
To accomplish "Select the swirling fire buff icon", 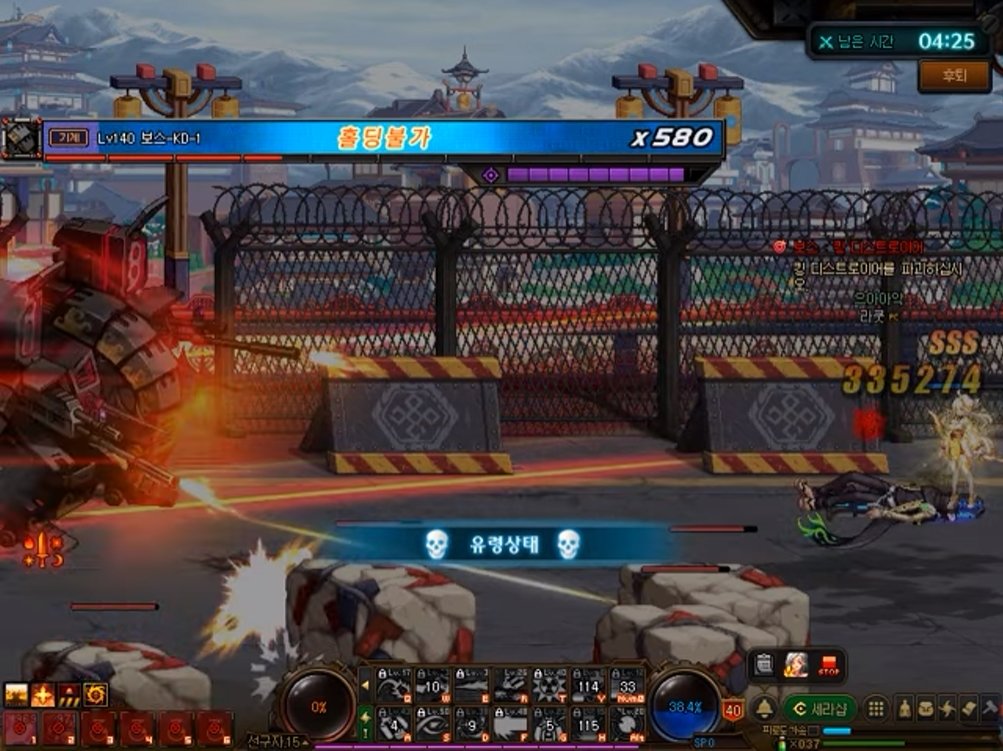I will pyautogui.click(x=95, y=694).
